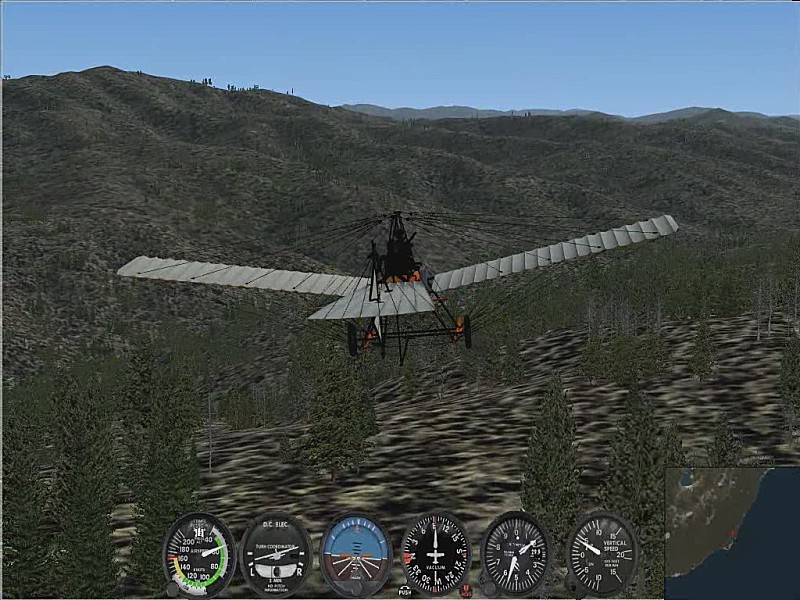Screen dimensions: 800x600
Task: Click the altimeter gauge
Action: tap(516, 553)
